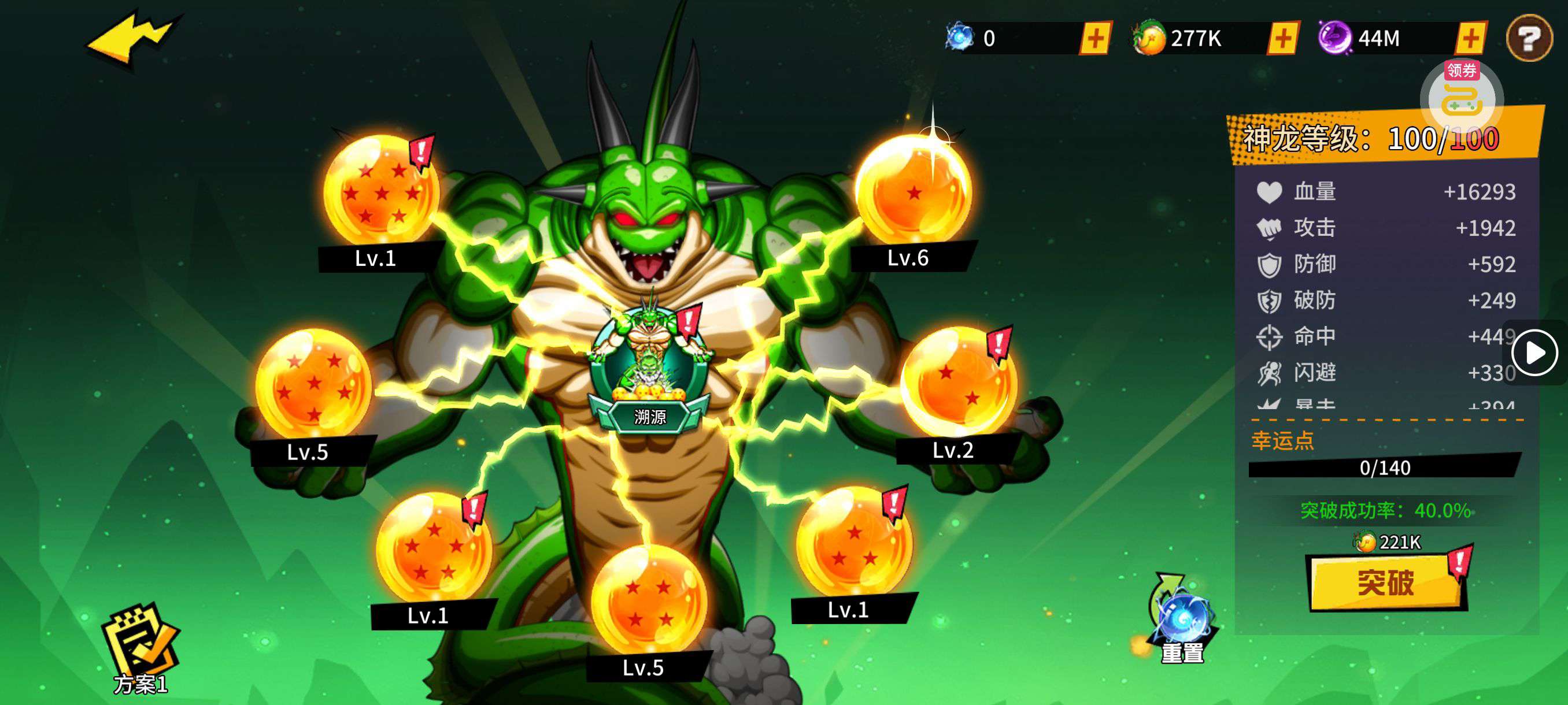The width and height of the screenshot is (1568, 705).
Task: Go back with the yellow arrow
Action: (x=133, y=38)
